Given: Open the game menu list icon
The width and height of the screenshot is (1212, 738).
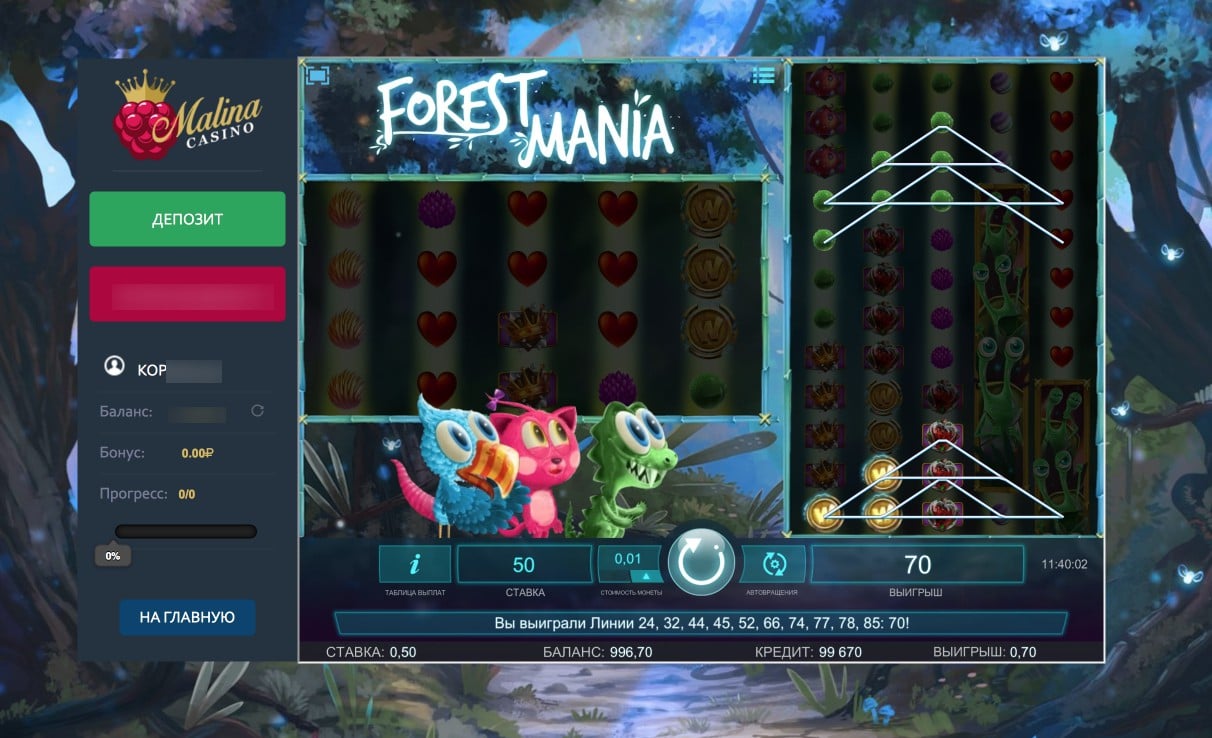Looking at the screenshot, I should click(x=764, y=75).
